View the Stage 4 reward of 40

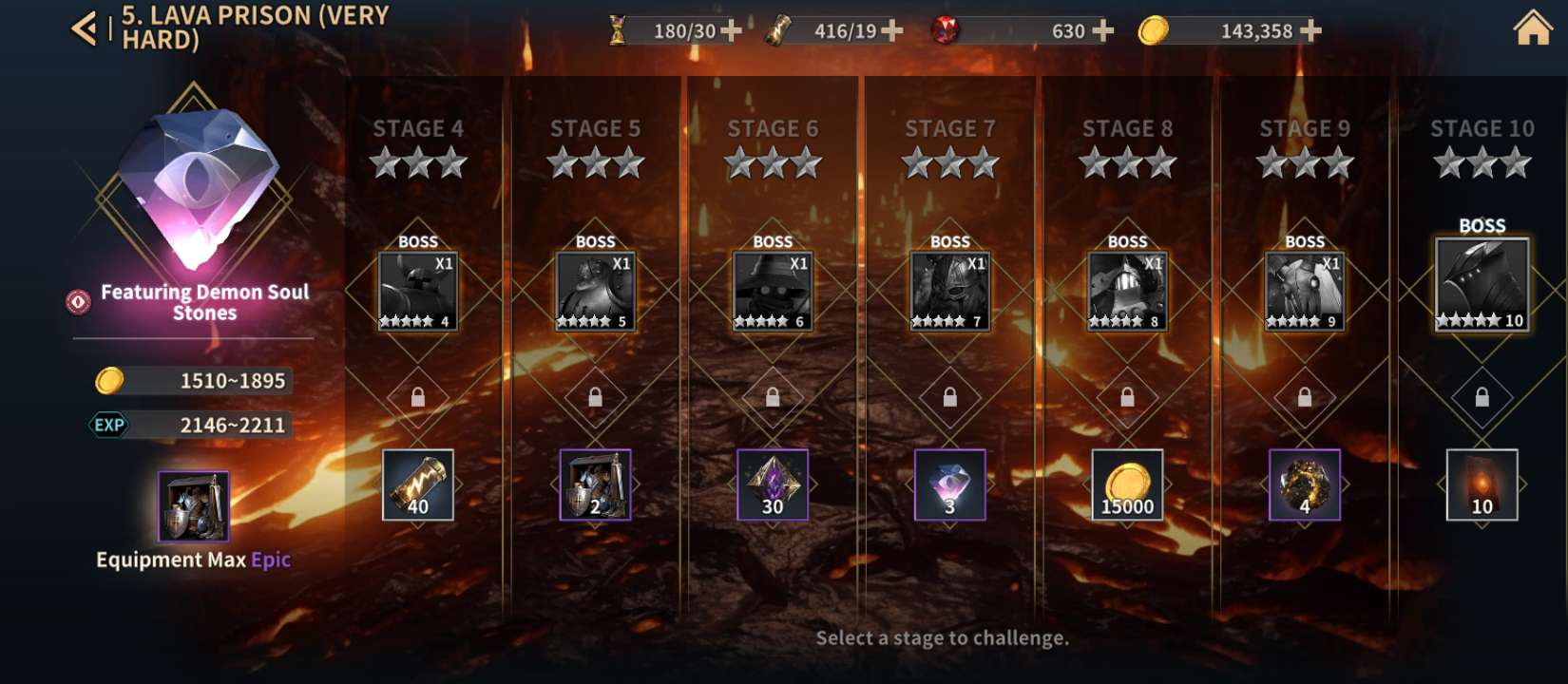click(x=418, y=484)
